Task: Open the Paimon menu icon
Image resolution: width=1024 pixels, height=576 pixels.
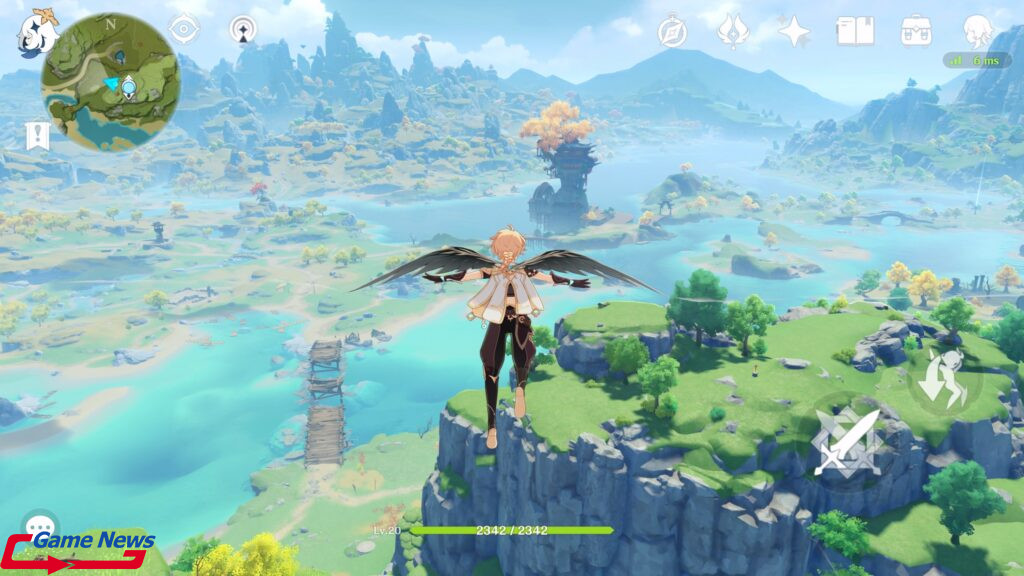Action: click(37, 31)
